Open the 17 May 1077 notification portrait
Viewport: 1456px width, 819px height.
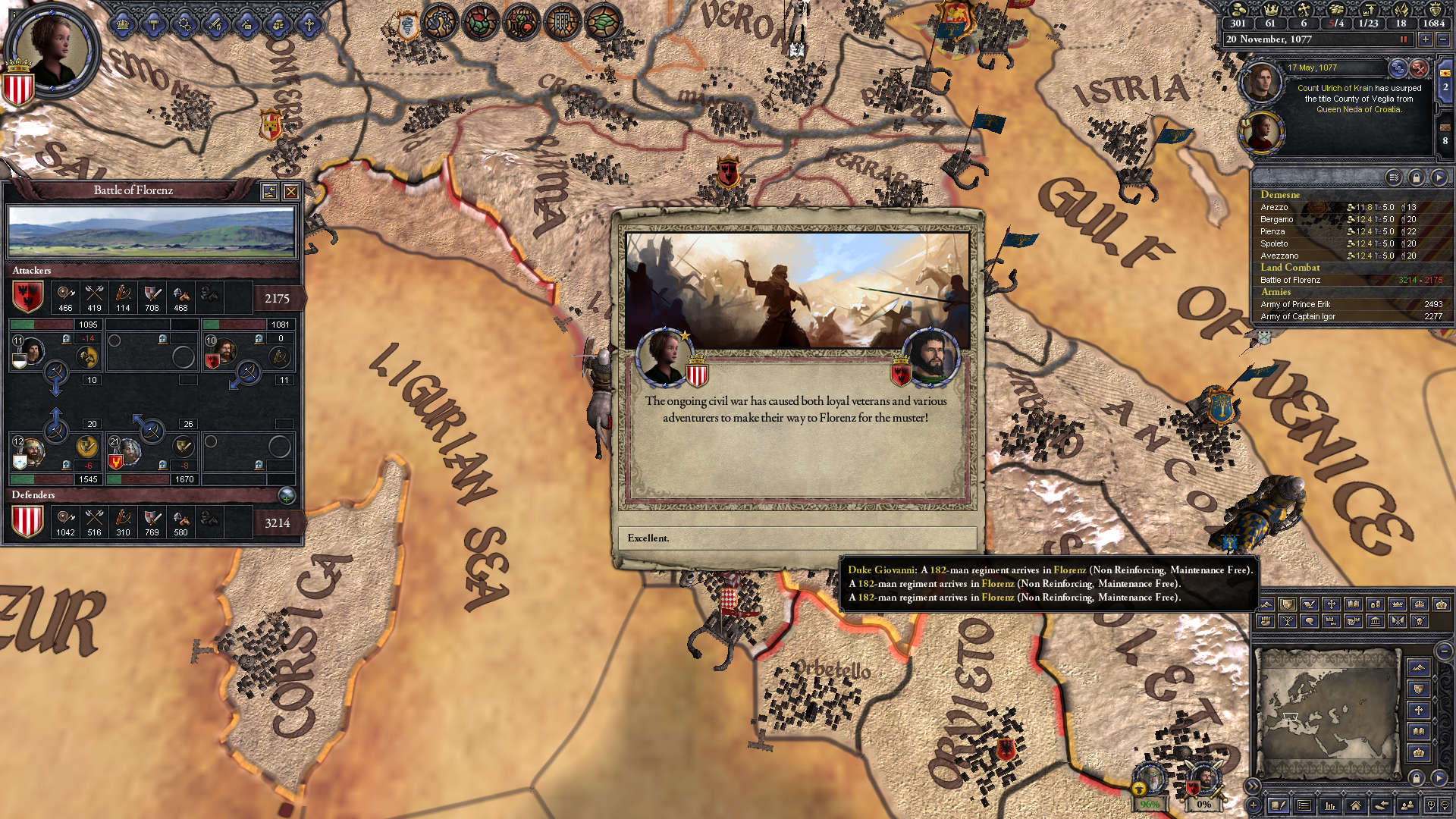[1261, 82]
